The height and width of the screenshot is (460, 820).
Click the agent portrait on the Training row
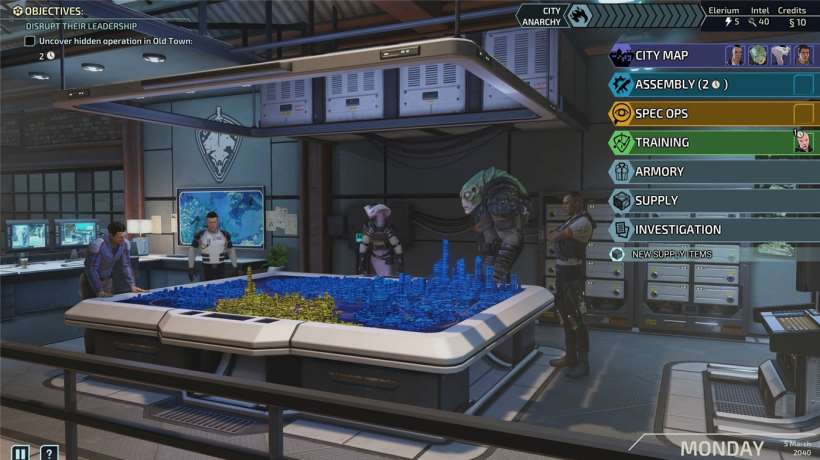click(x=804, y=142)
